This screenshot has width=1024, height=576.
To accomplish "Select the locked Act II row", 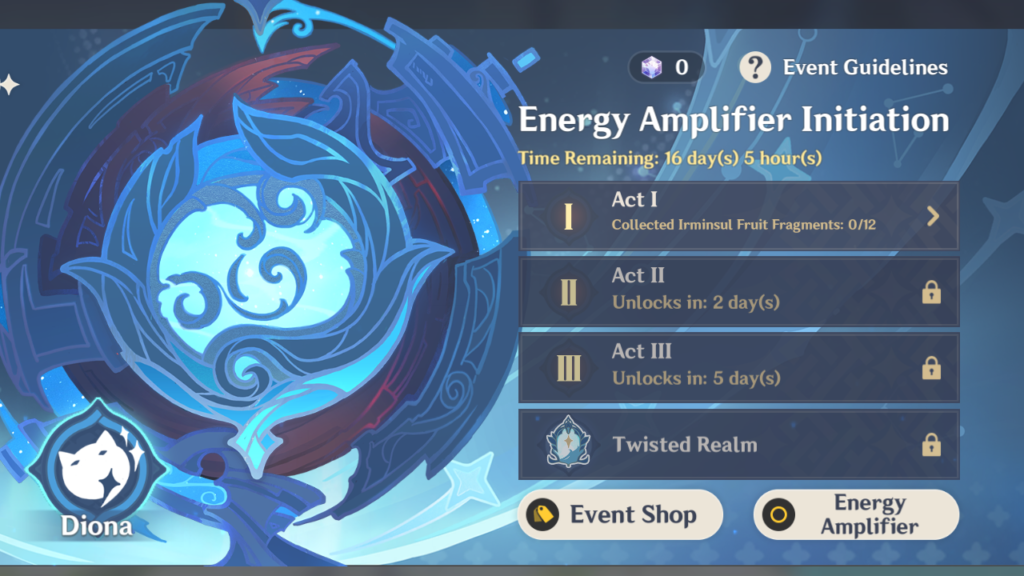I will pyautogui.click(x=738, y=291).
